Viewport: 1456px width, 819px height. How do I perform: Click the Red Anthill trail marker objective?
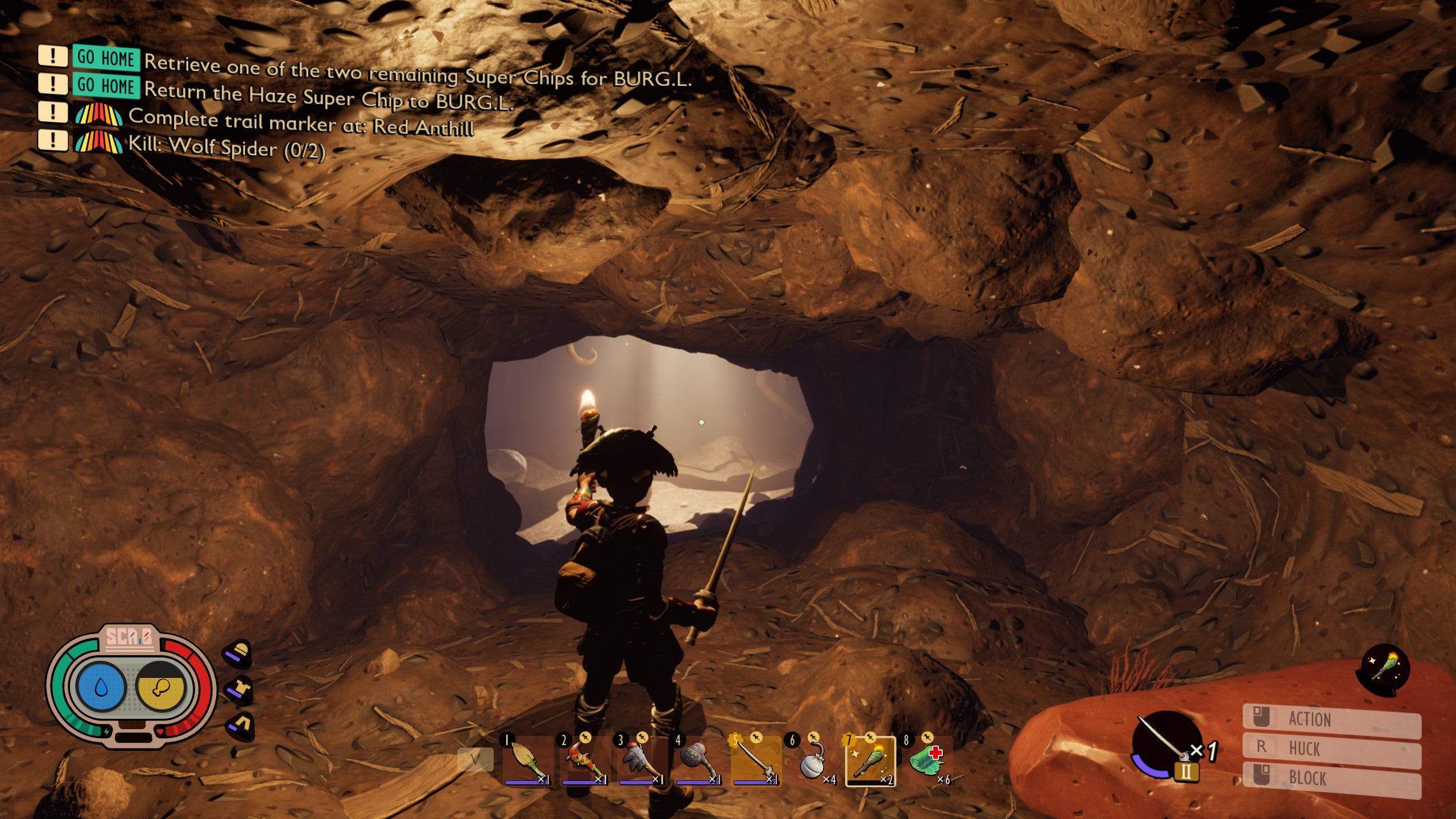click(x=301, y=122)
